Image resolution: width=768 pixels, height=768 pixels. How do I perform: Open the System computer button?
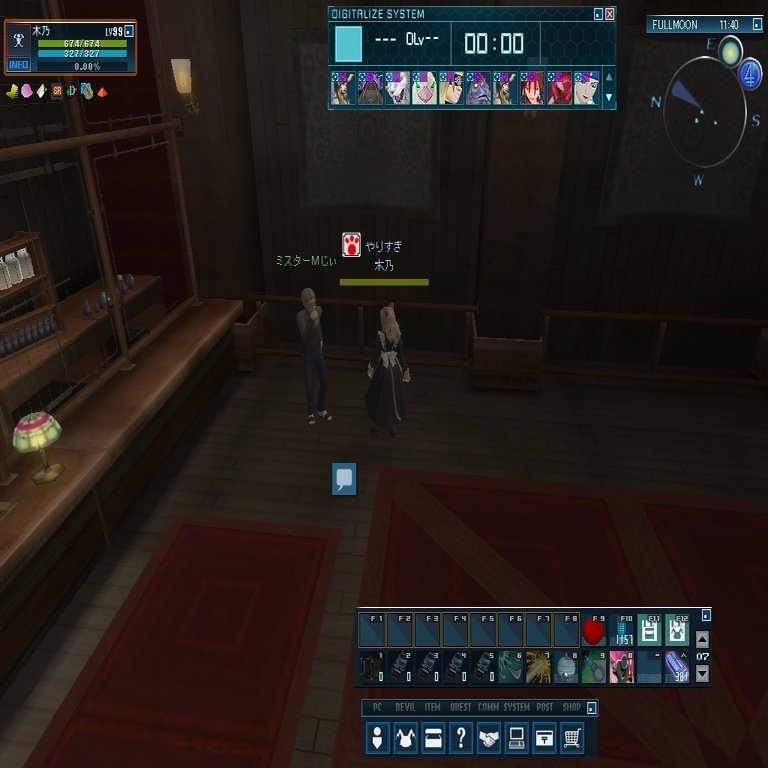[x=517, y=739]
